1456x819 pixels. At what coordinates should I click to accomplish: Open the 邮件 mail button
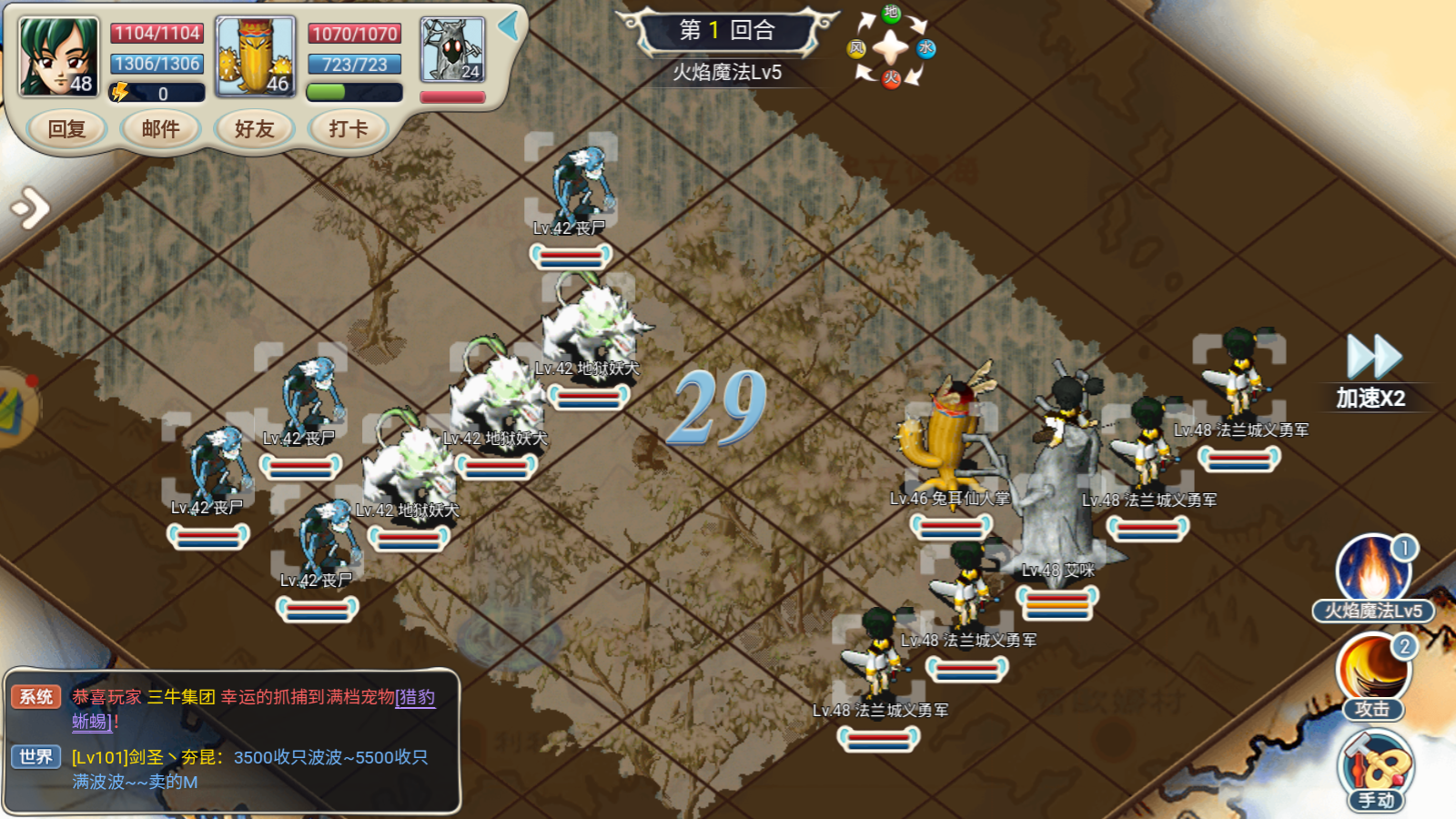click(161, 129)
